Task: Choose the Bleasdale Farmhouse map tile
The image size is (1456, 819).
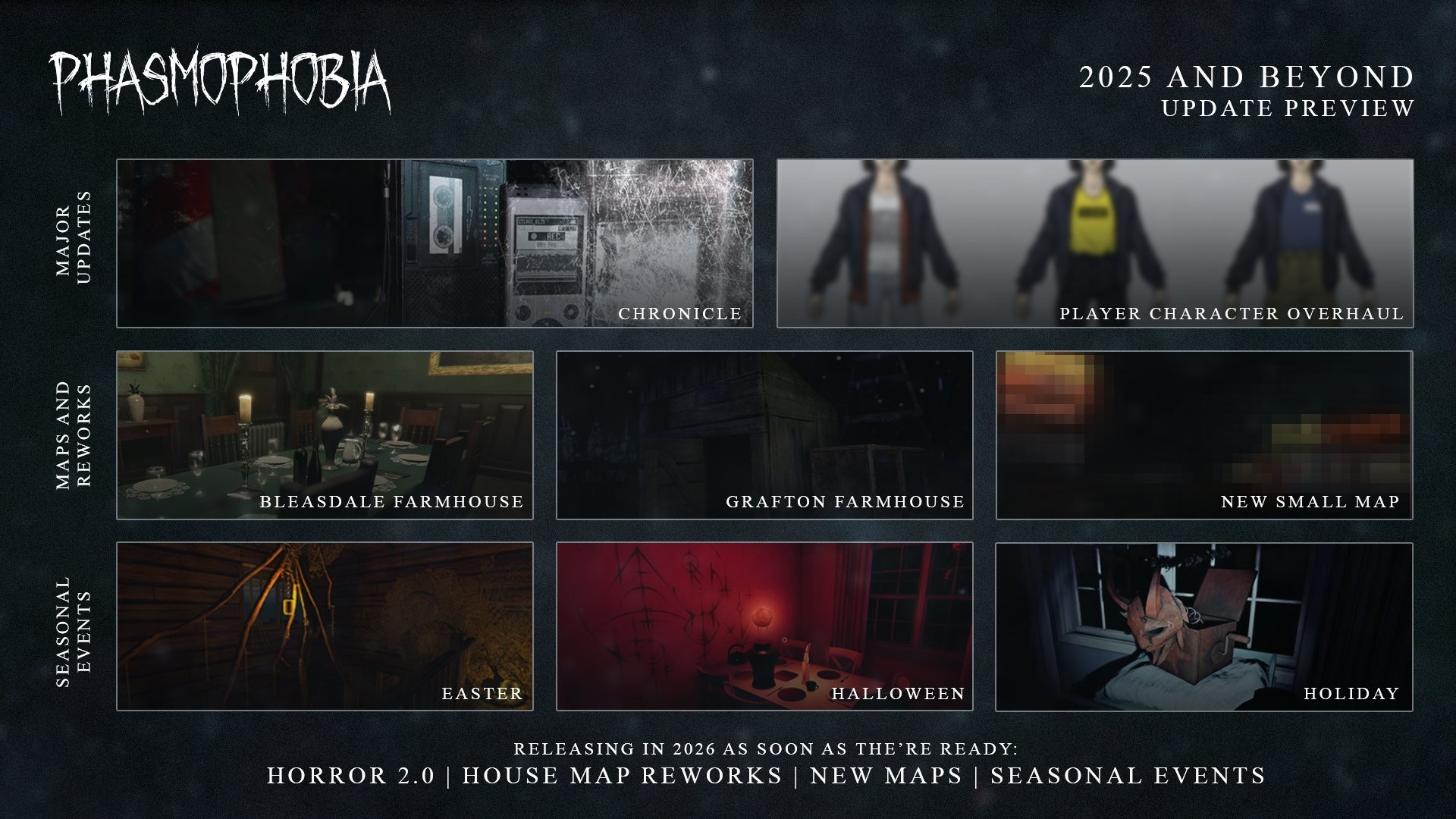Action: pyautogui.click(x=325, y=435)
